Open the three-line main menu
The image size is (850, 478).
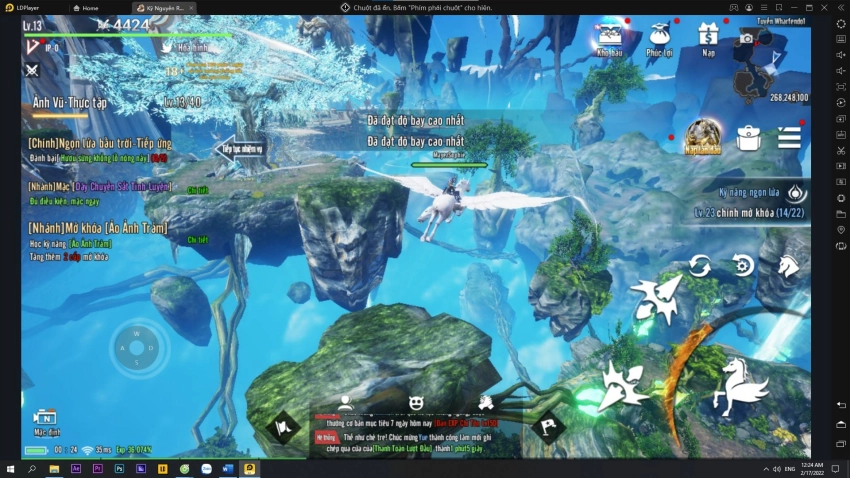[x=789, y=138]
